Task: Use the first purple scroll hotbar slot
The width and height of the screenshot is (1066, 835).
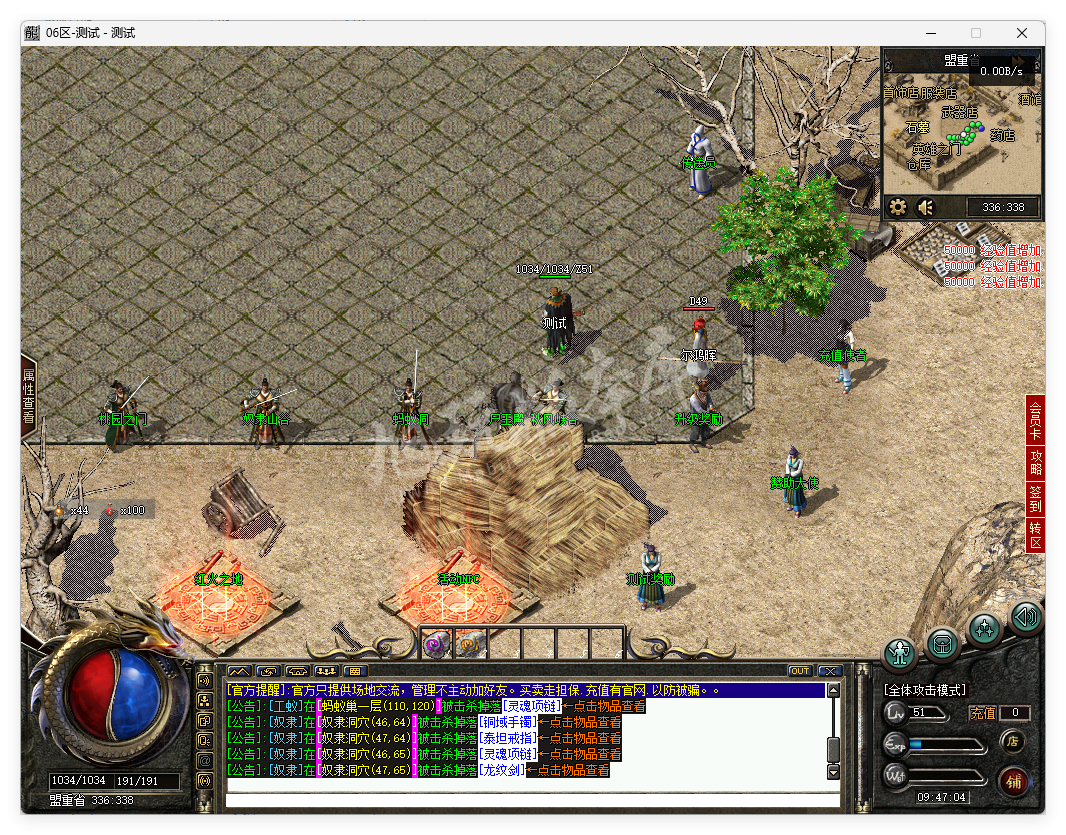Action: (435, 644)
